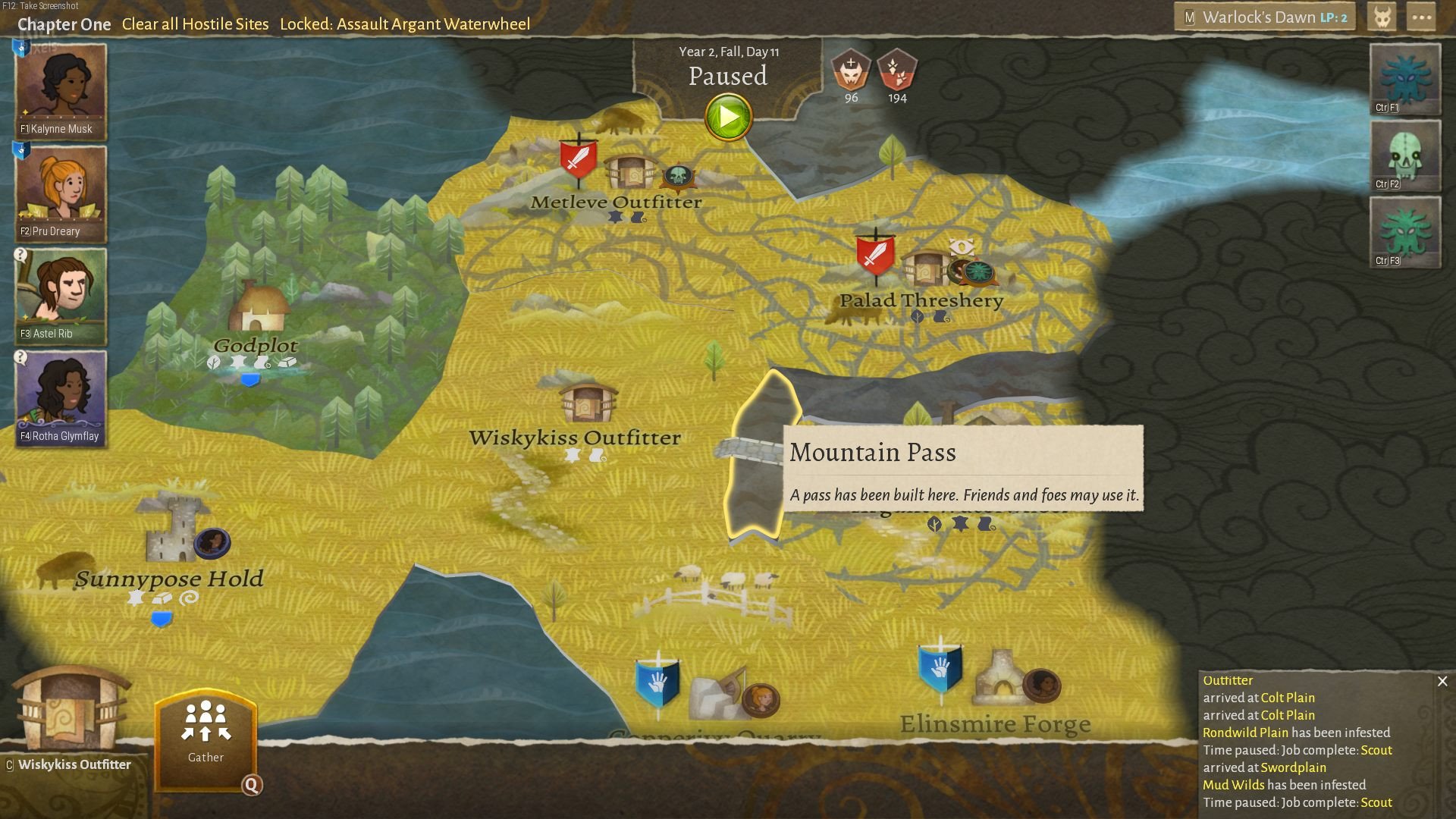Select the pale green skull threat card
The image size is (1456, 819).
click(x=1405, y=155)
